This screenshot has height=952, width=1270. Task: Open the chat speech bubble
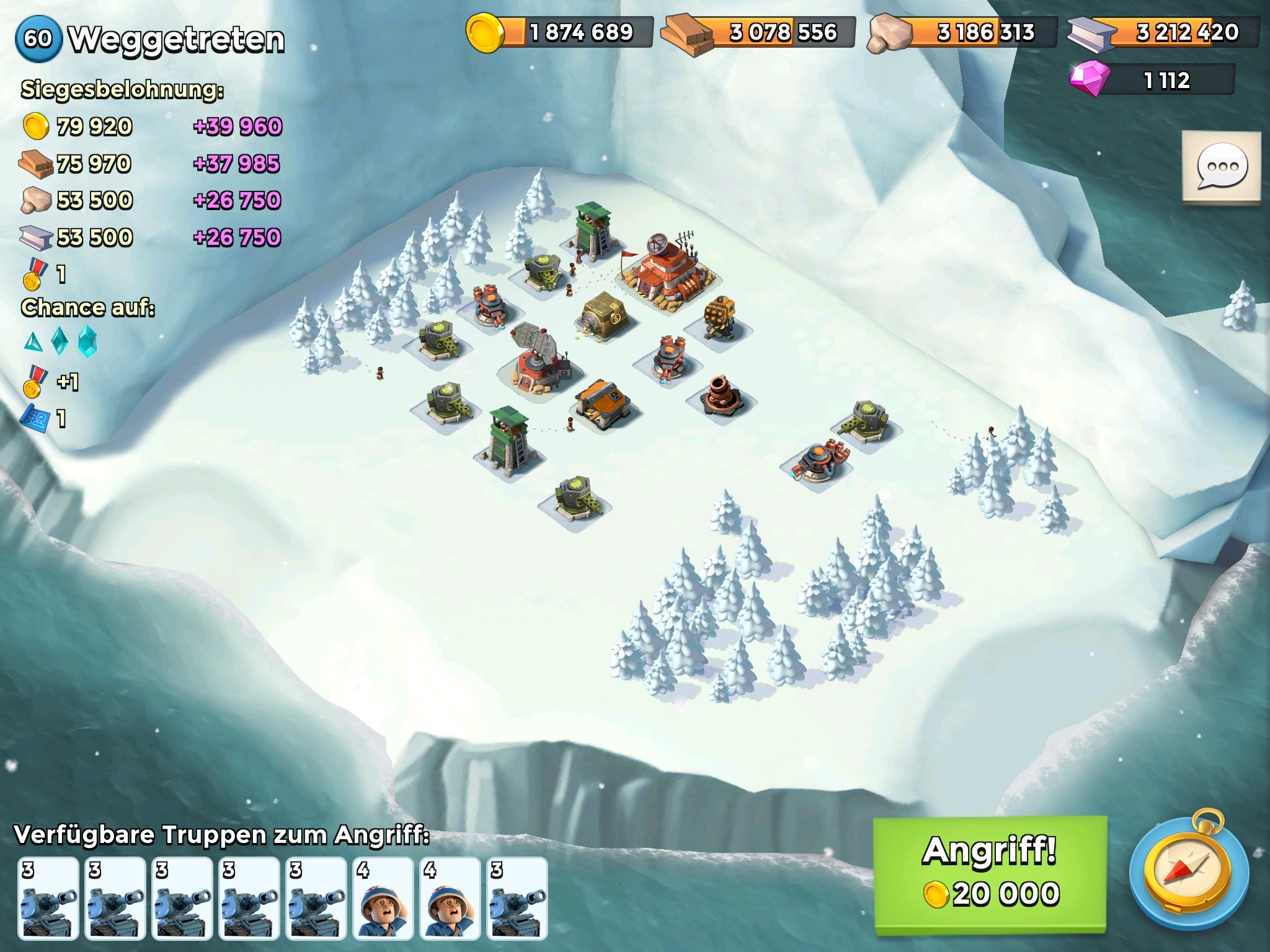tap(1221, 167)
